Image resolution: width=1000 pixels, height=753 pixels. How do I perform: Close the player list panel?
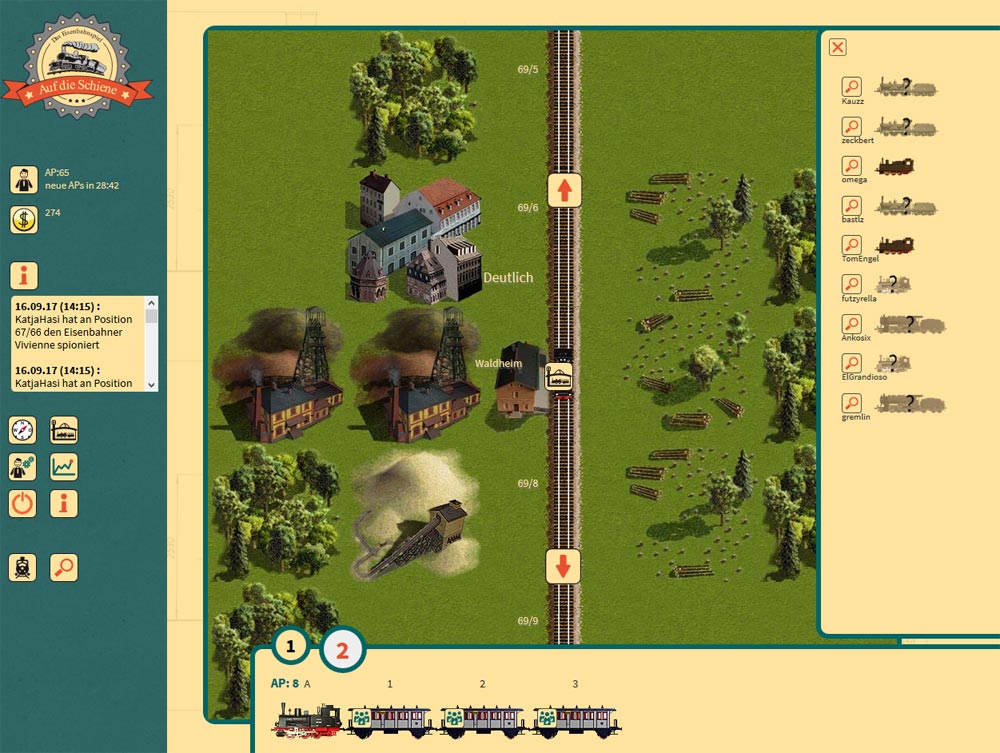point(838,47)
